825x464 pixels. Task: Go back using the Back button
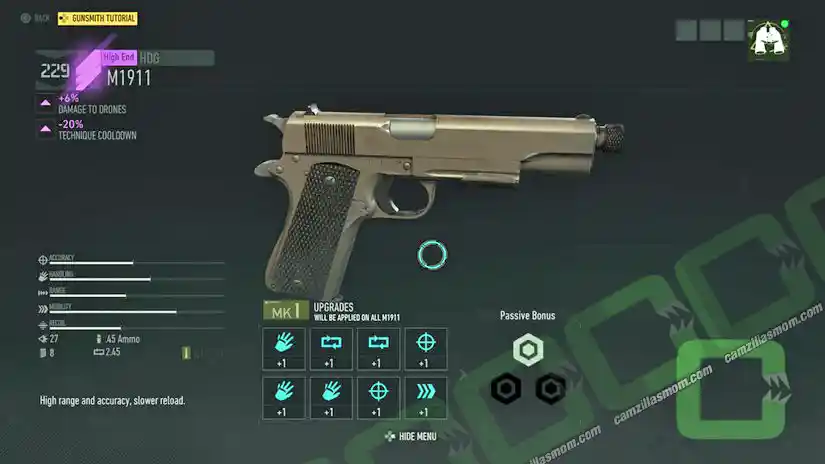coord(35,18)
